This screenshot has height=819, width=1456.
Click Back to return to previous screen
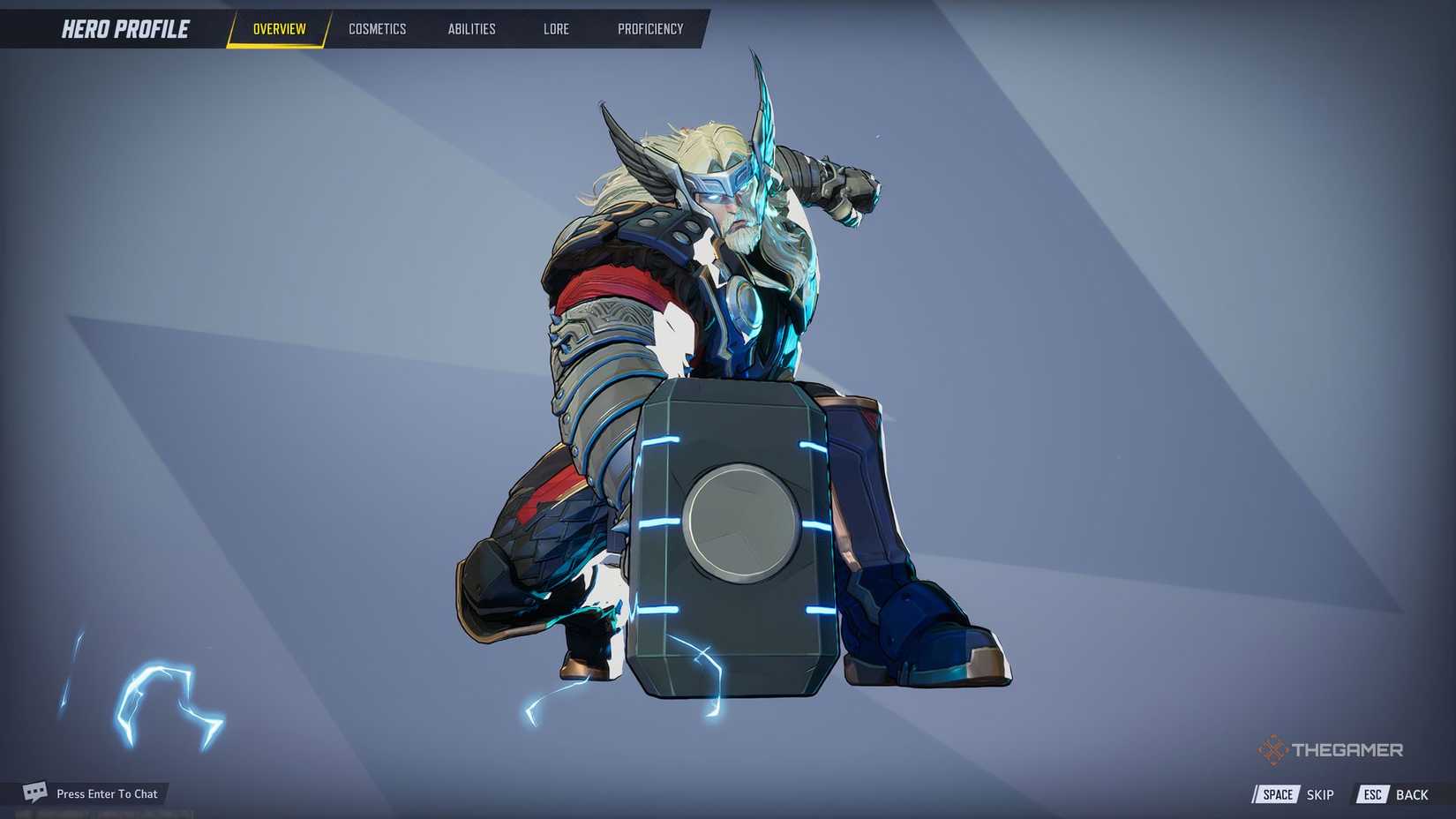coord(1413,794)
